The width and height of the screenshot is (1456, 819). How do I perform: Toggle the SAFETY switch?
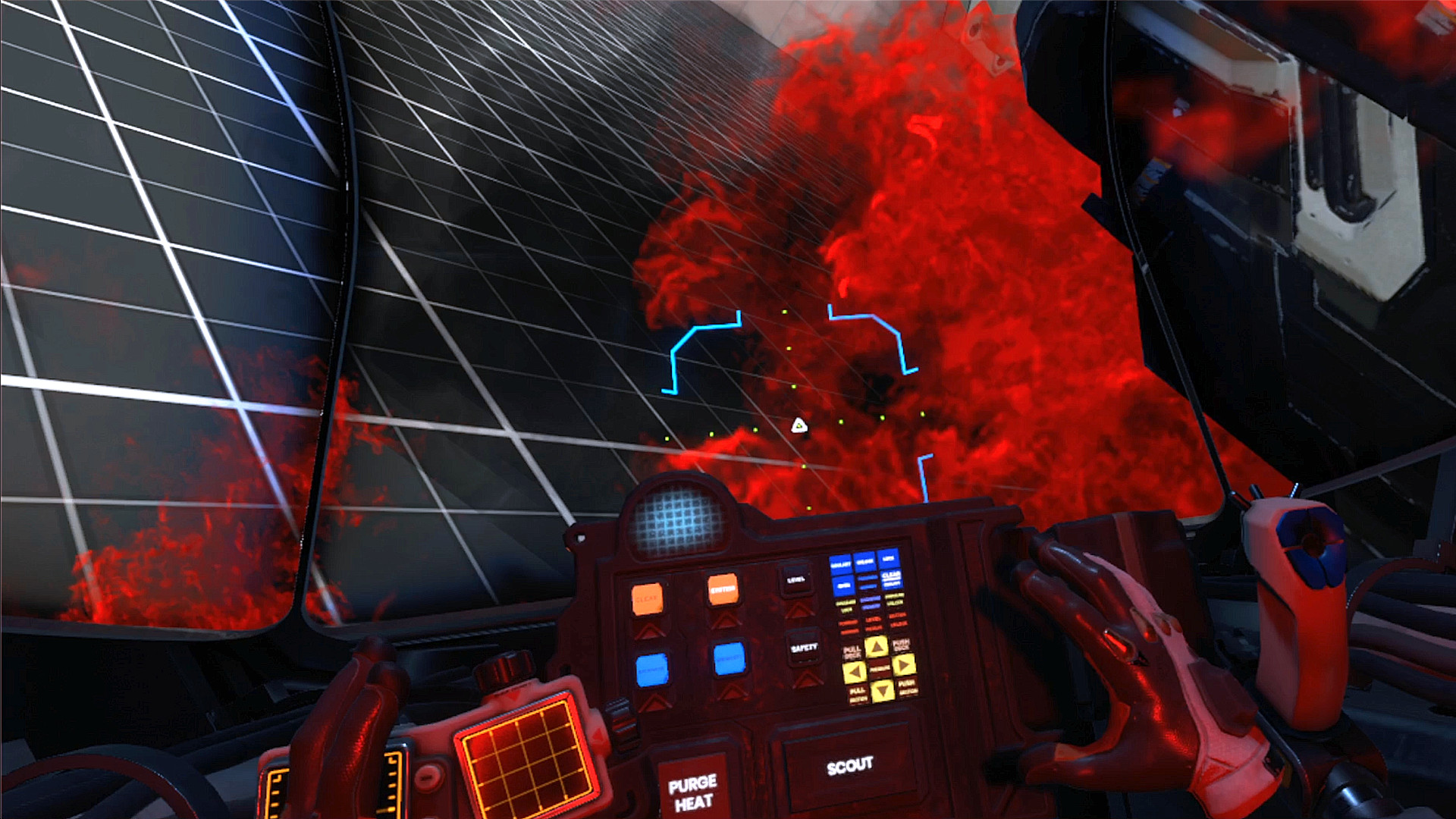click(x=805, y=648)
